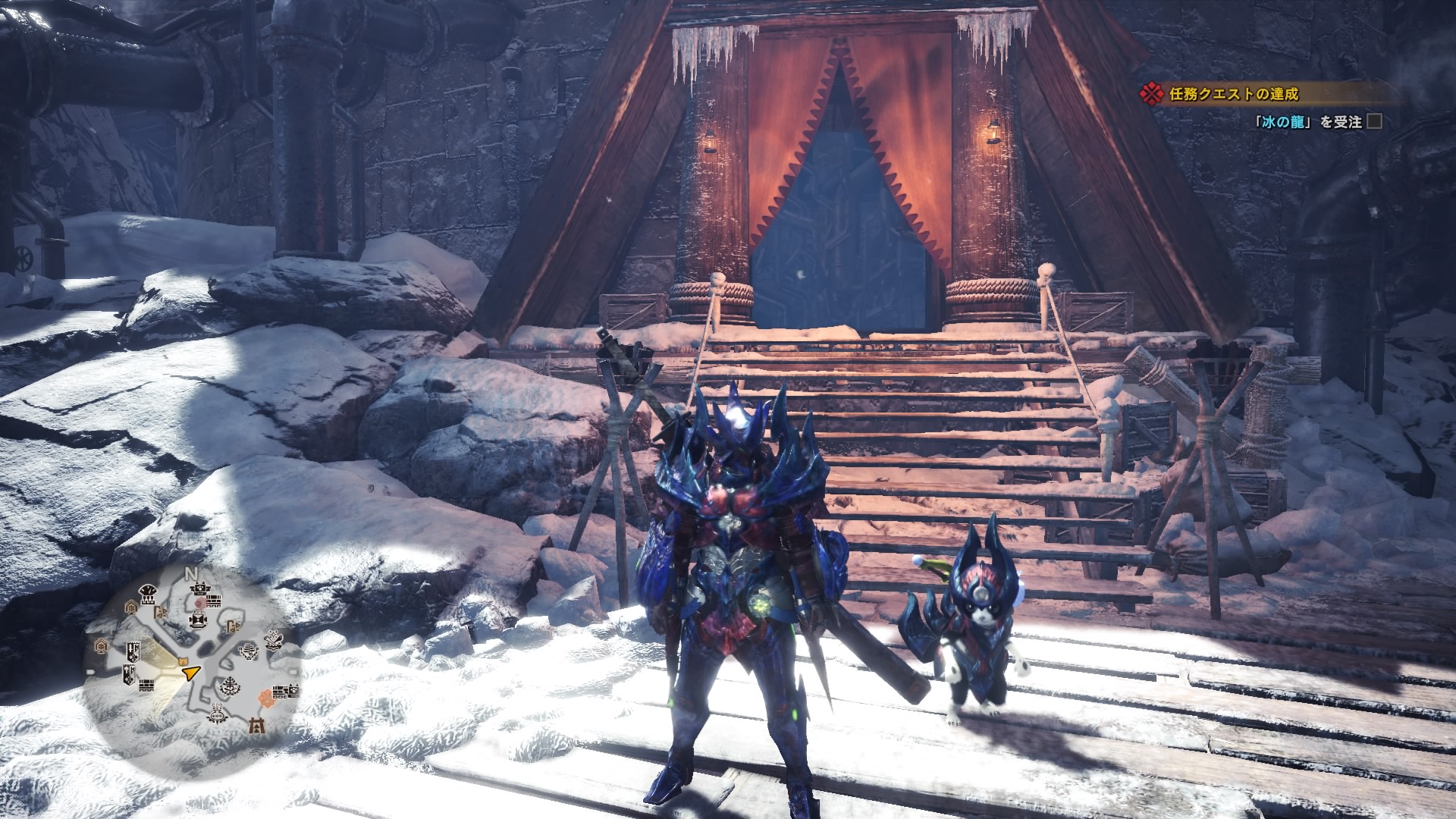The image size is (1456, 819).
Task: Select the yellow player arrow on the minimap
Action: (x=191, y=673)
